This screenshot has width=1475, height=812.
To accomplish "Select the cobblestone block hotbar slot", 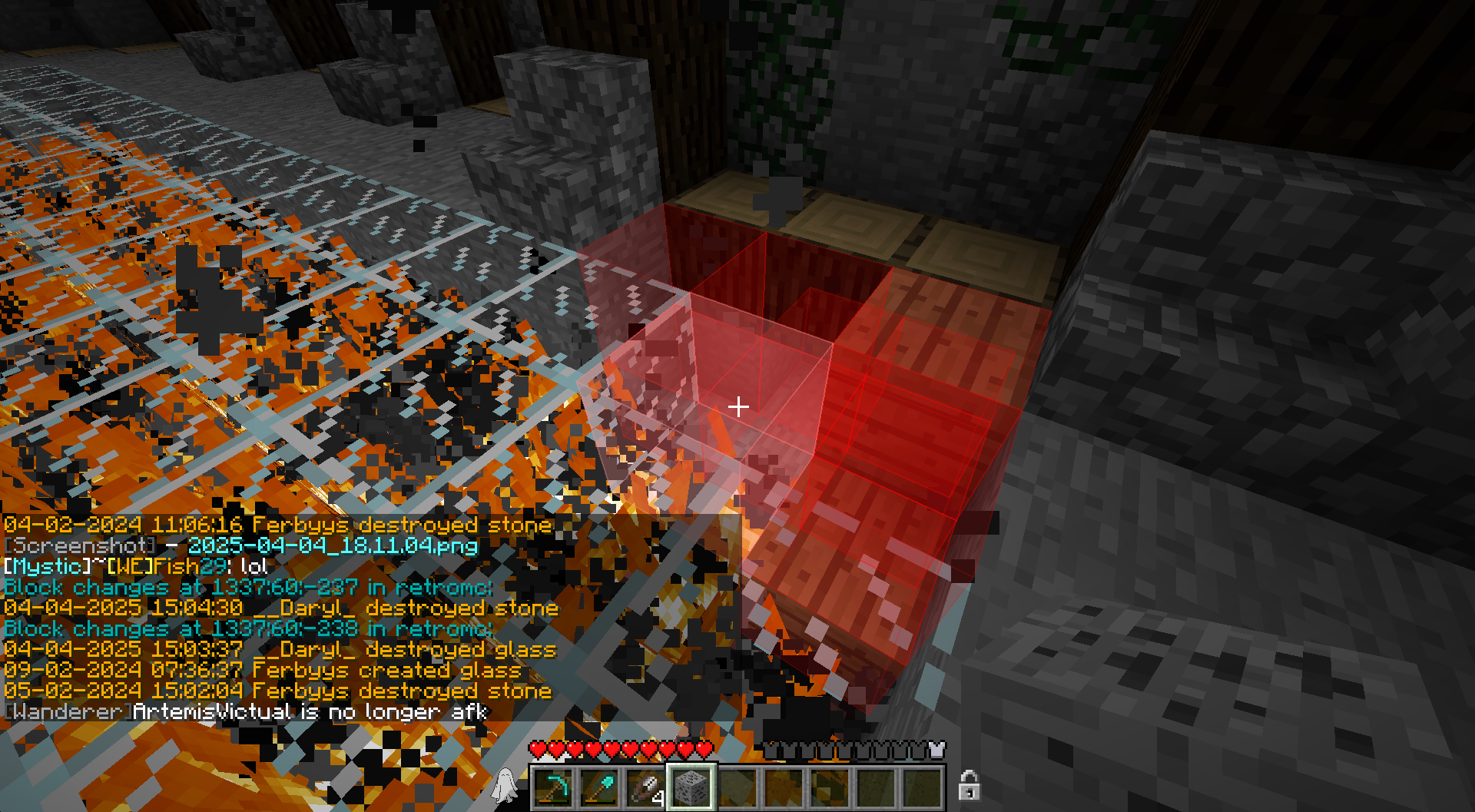I will [x=691, y=787].
